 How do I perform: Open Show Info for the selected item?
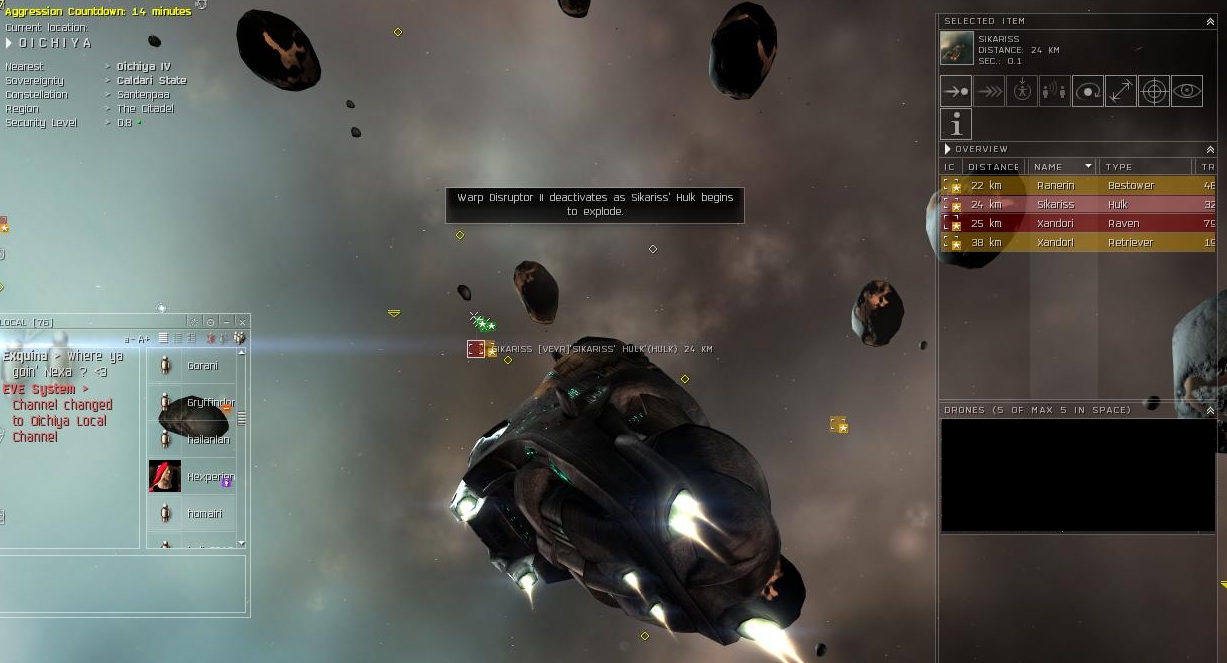(x=956, y=124)
